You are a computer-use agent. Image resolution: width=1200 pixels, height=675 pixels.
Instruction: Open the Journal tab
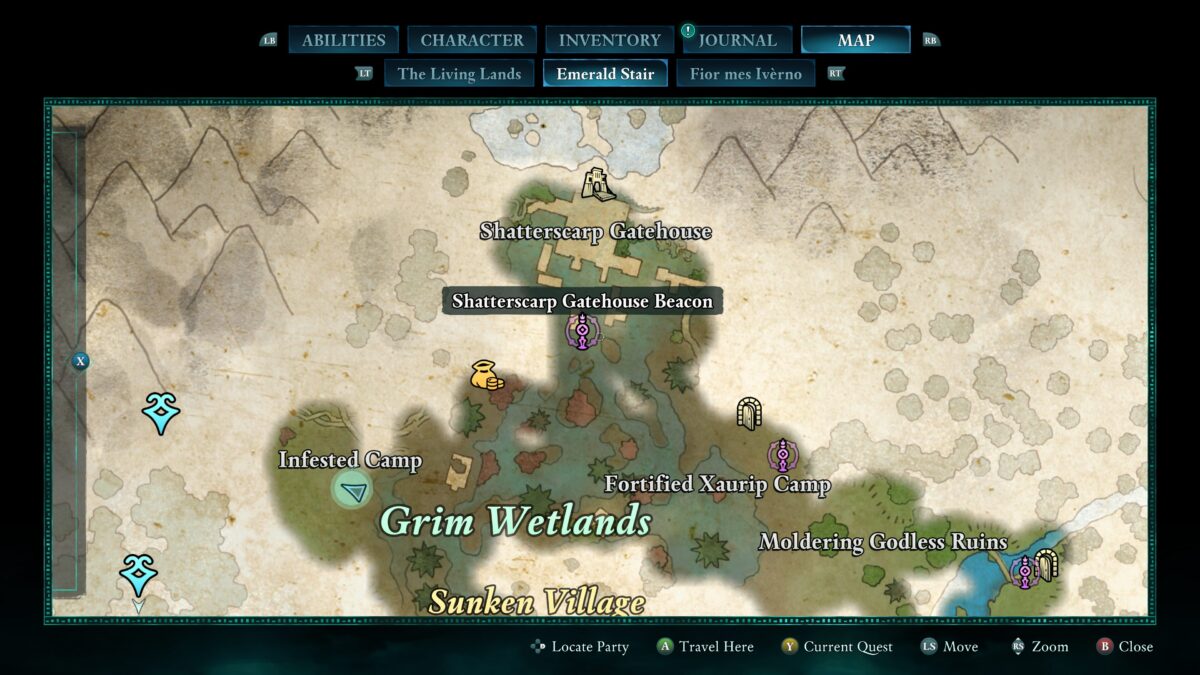click(737, 40)
